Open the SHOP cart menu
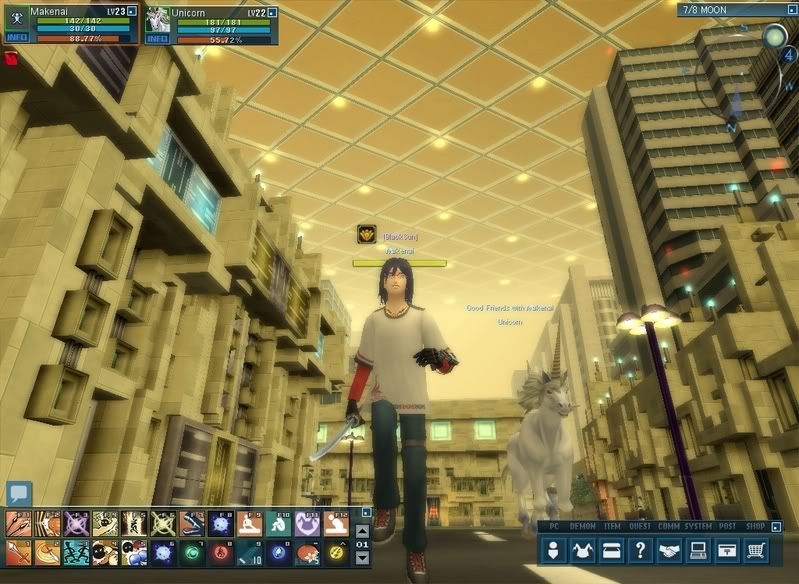The image size is (799, 584). (x=757, y=549)
